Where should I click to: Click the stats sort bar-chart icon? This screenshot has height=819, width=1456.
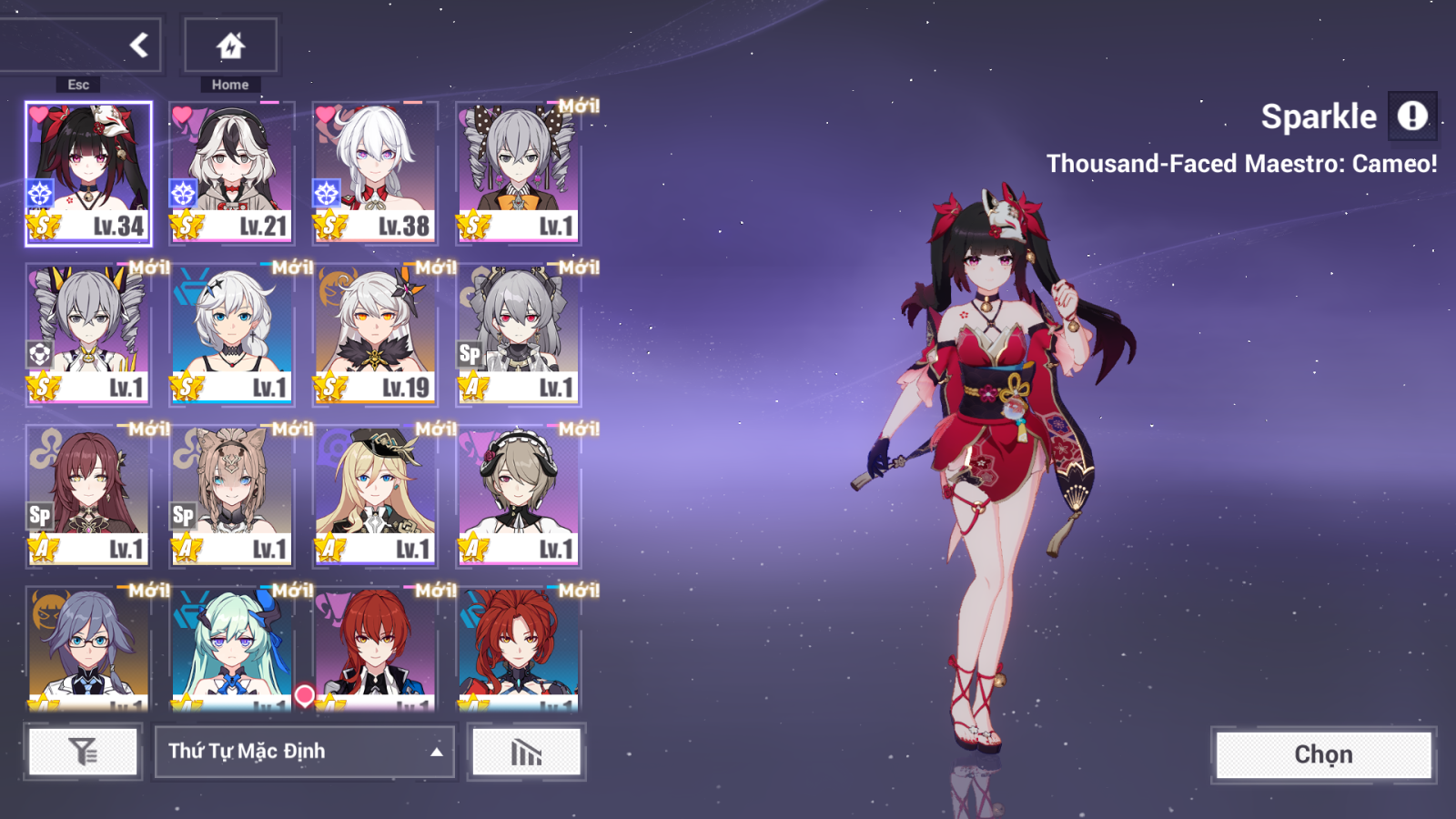(x=526, y=751)
